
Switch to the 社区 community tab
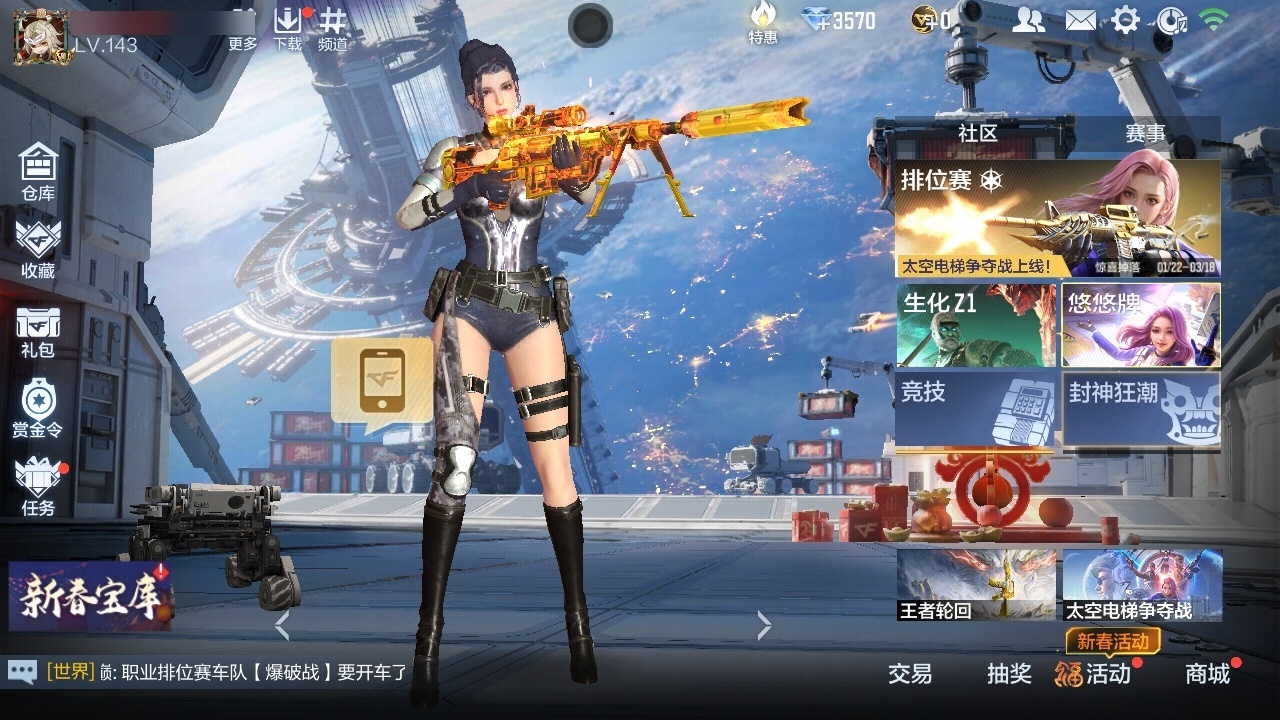pyautogui.click(x=978, y=133)
